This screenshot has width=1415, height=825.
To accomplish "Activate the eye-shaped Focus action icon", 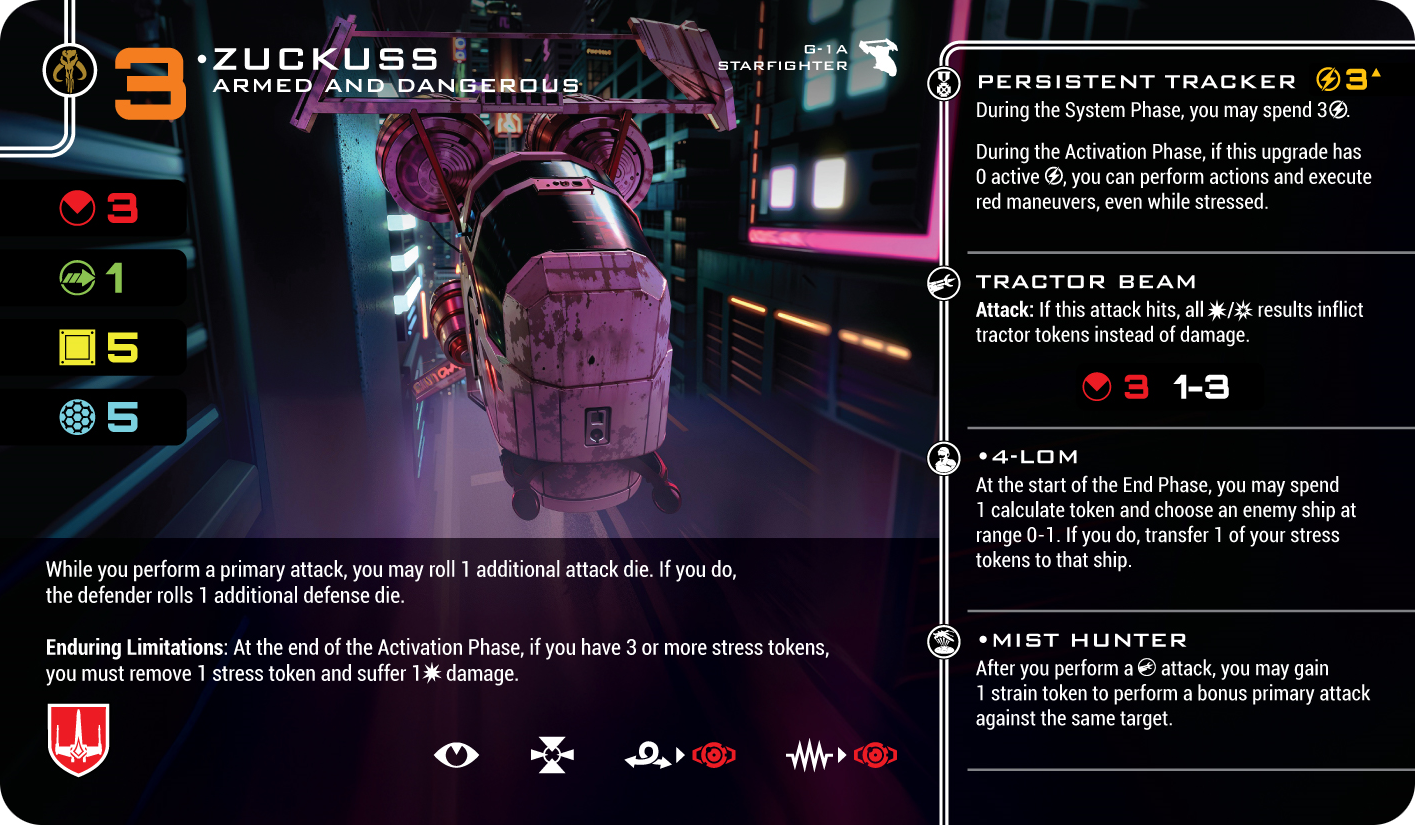I will tap(456, 755).
